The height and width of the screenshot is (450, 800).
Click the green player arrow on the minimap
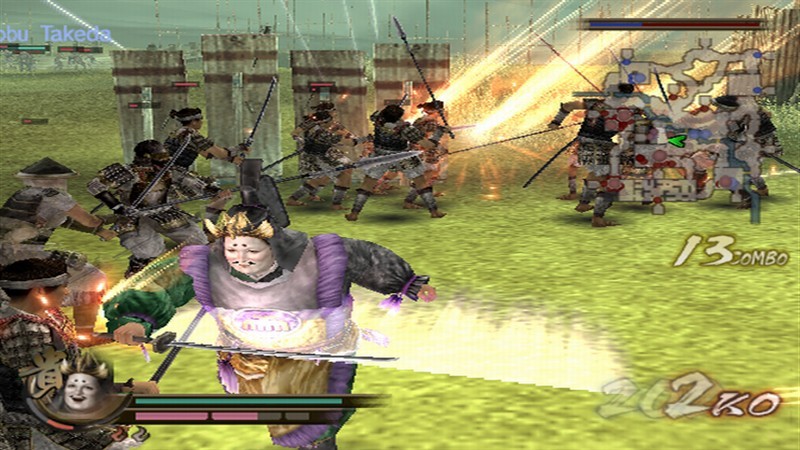click(x=677, y=140)
